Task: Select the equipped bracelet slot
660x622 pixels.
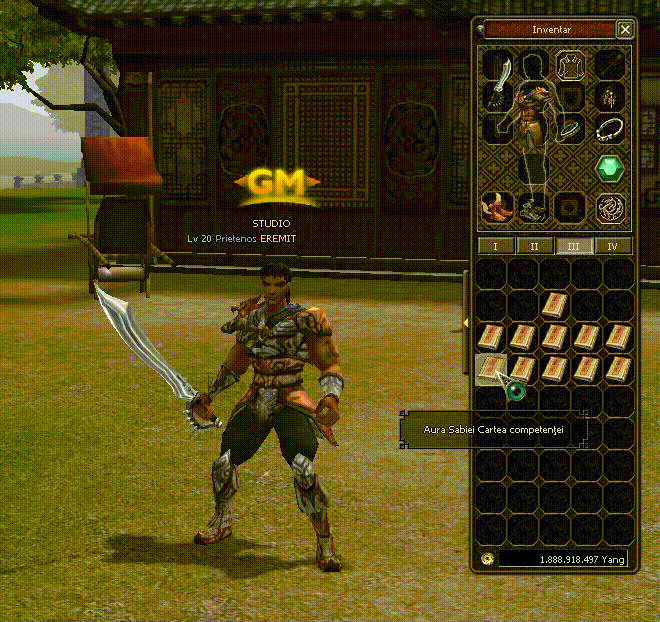Action: 572,131
